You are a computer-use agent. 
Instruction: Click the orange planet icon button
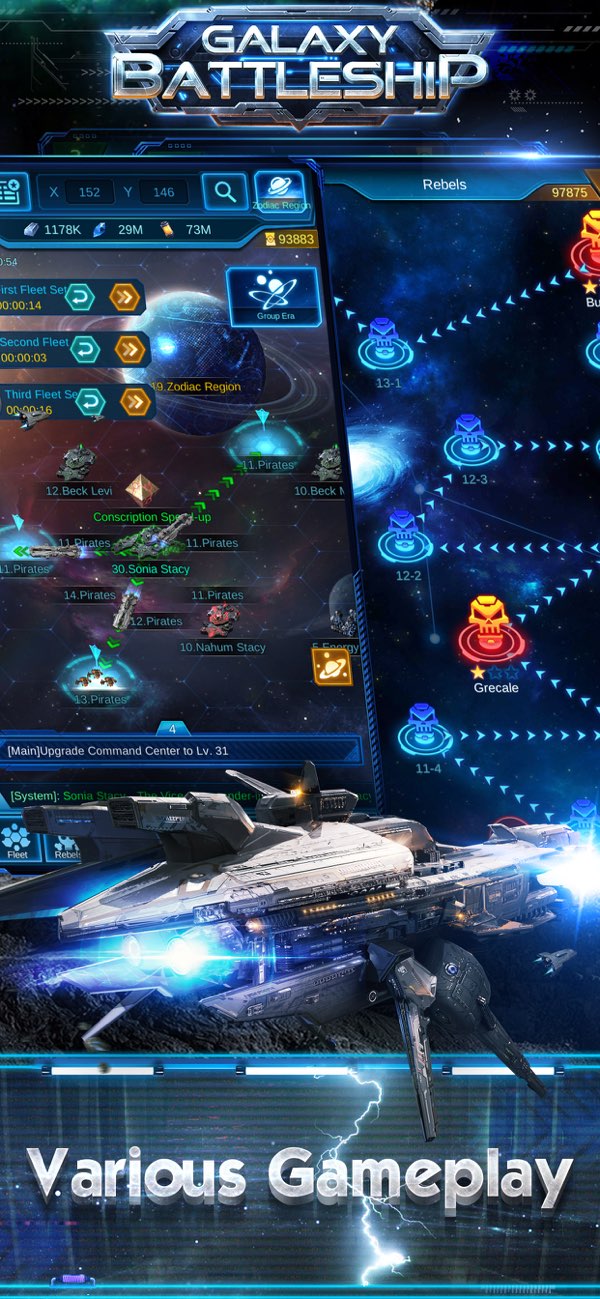(332, 664)
